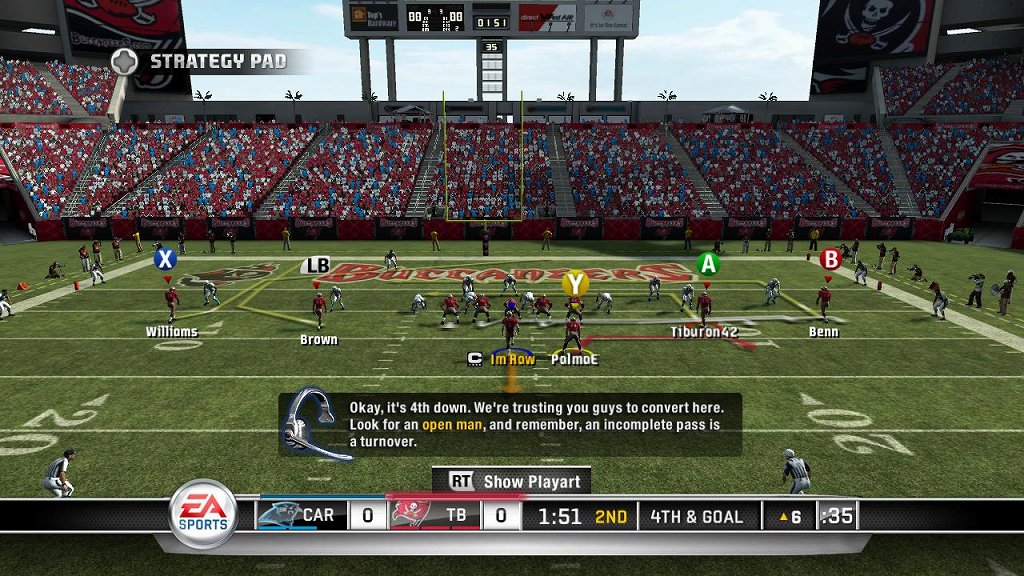
Task: Click the Im Row quarterback label
Action: [512, 359]
